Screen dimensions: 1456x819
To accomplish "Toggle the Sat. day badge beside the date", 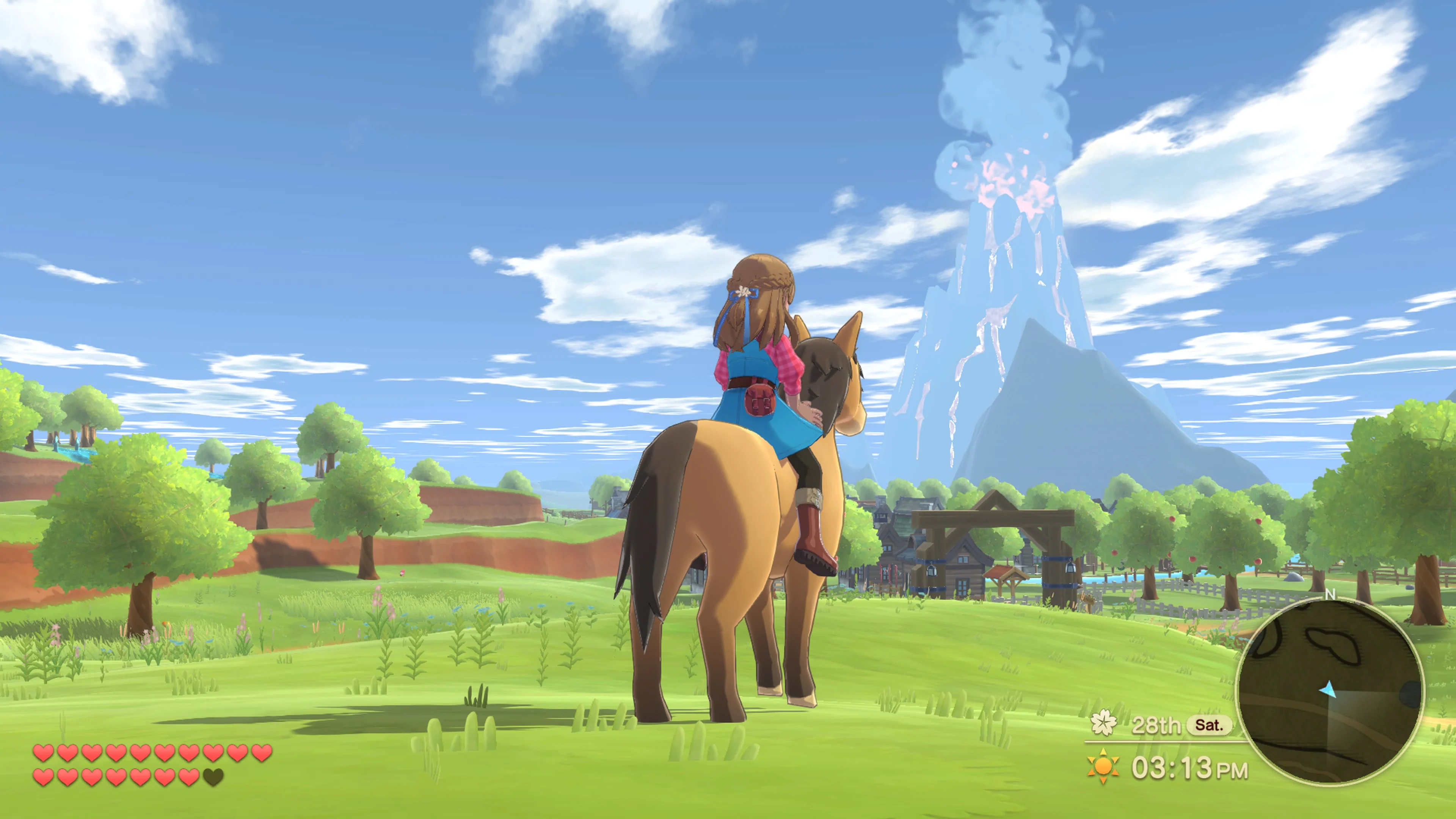I will point(1210,725).
